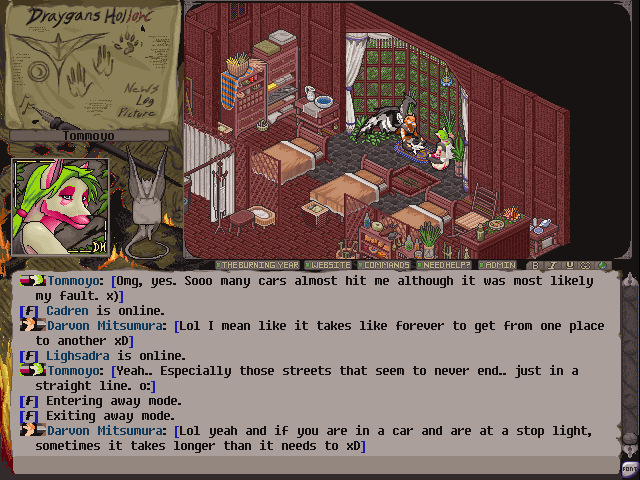Open the News on the parchment

(139, 89)
